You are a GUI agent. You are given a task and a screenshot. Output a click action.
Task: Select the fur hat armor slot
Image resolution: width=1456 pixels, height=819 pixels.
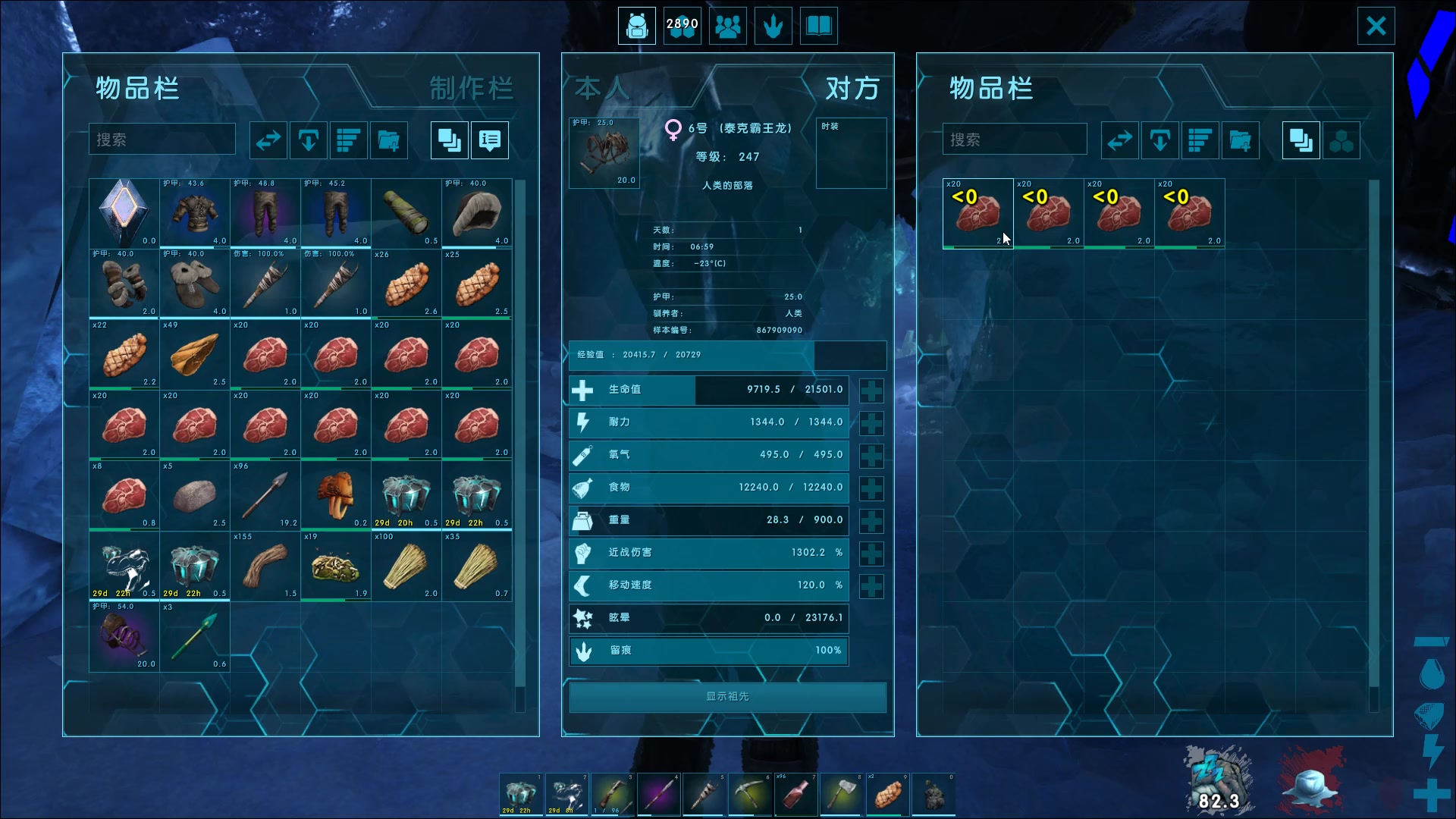click(477, 214)
